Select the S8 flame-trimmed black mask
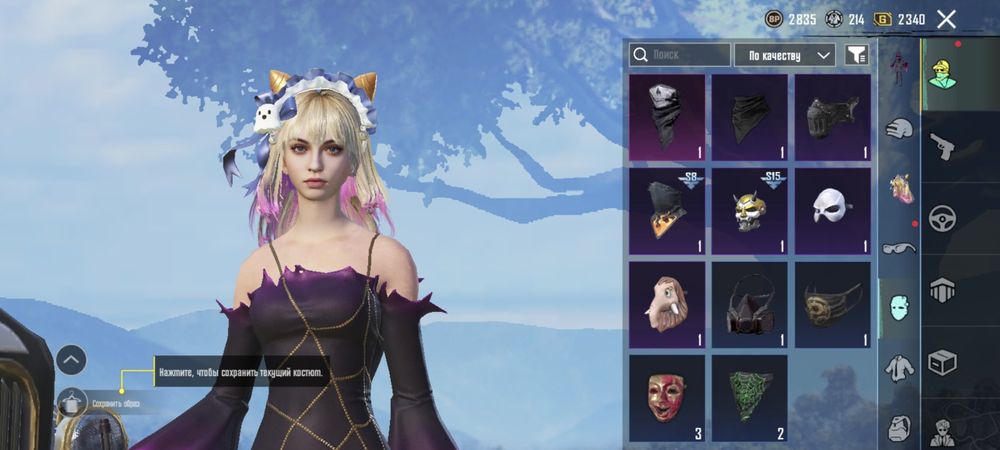The image size is (1000, 450). pyautogui.click(x=666, y=211)
